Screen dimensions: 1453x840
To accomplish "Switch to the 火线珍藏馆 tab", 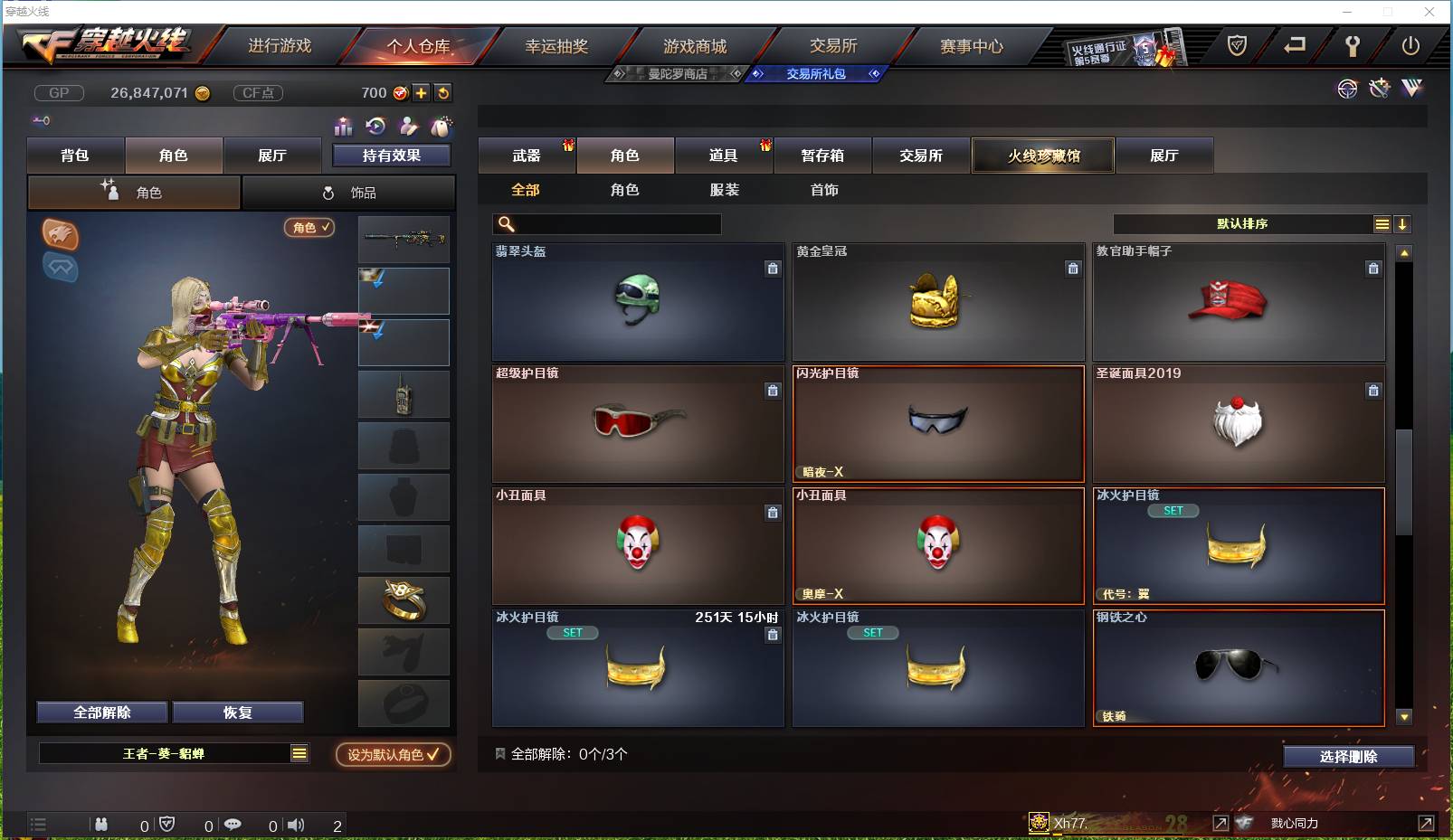I will 1043,156.
